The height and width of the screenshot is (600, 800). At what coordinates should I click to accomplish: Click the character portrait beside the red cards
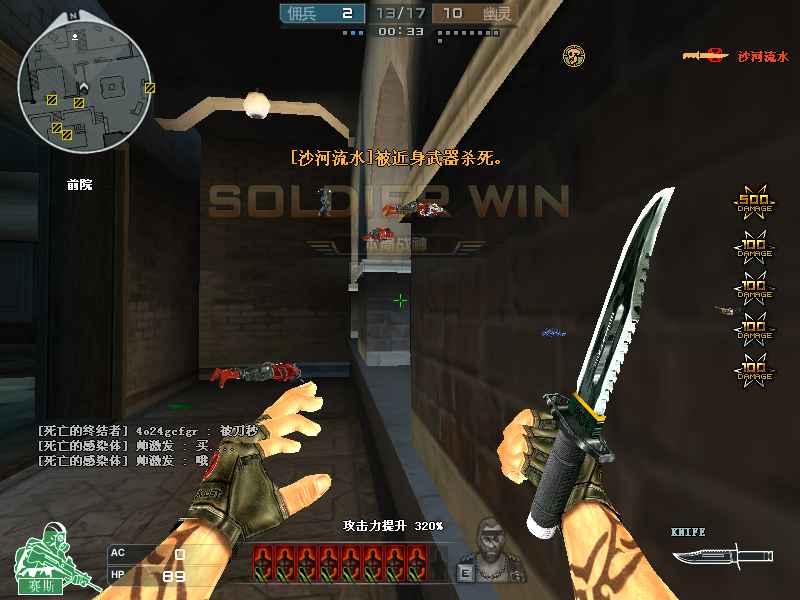(x=489, y=548)
